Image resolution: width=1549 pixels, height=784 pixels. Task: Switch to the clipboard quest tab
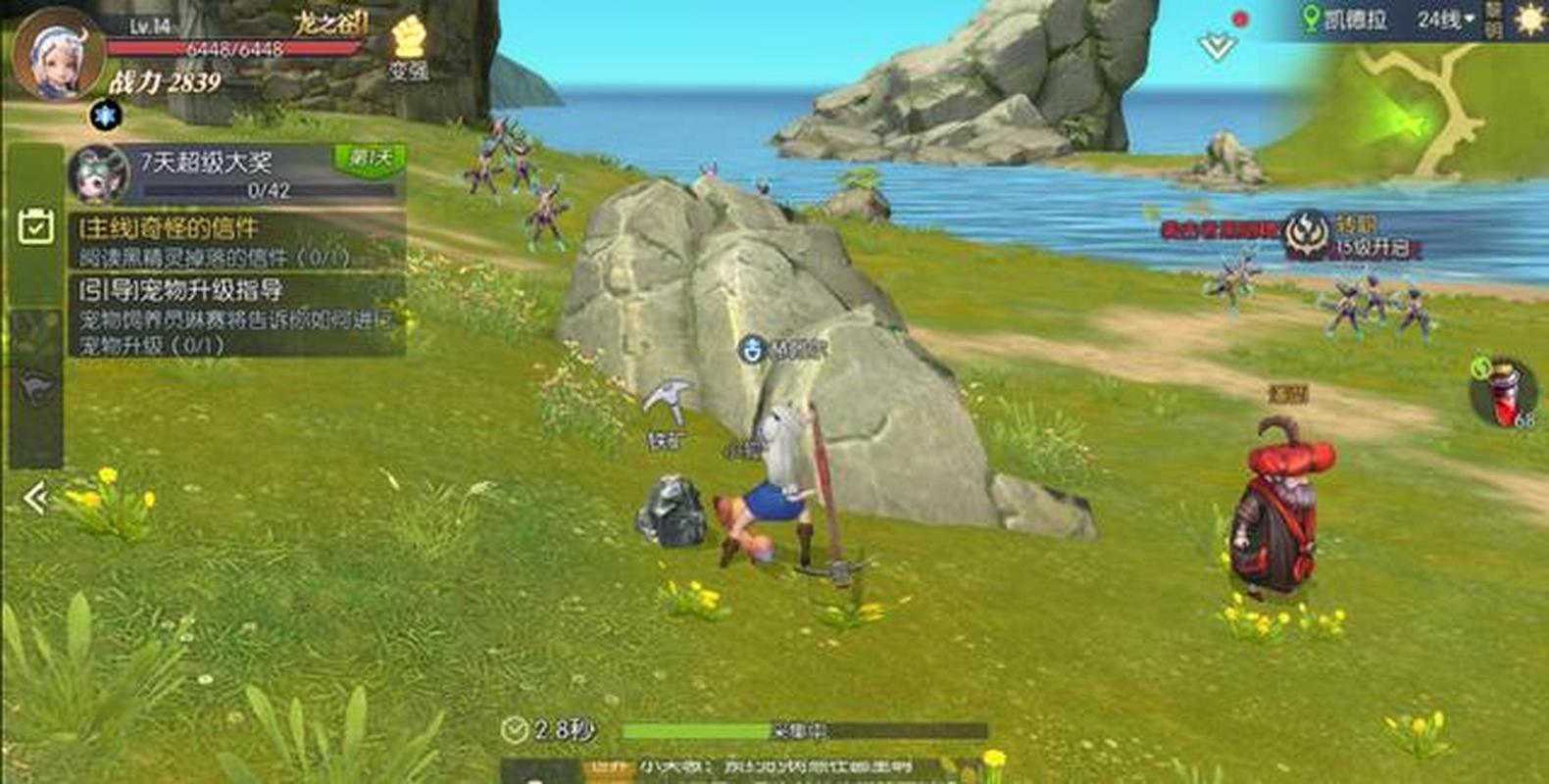pos(35,227)
